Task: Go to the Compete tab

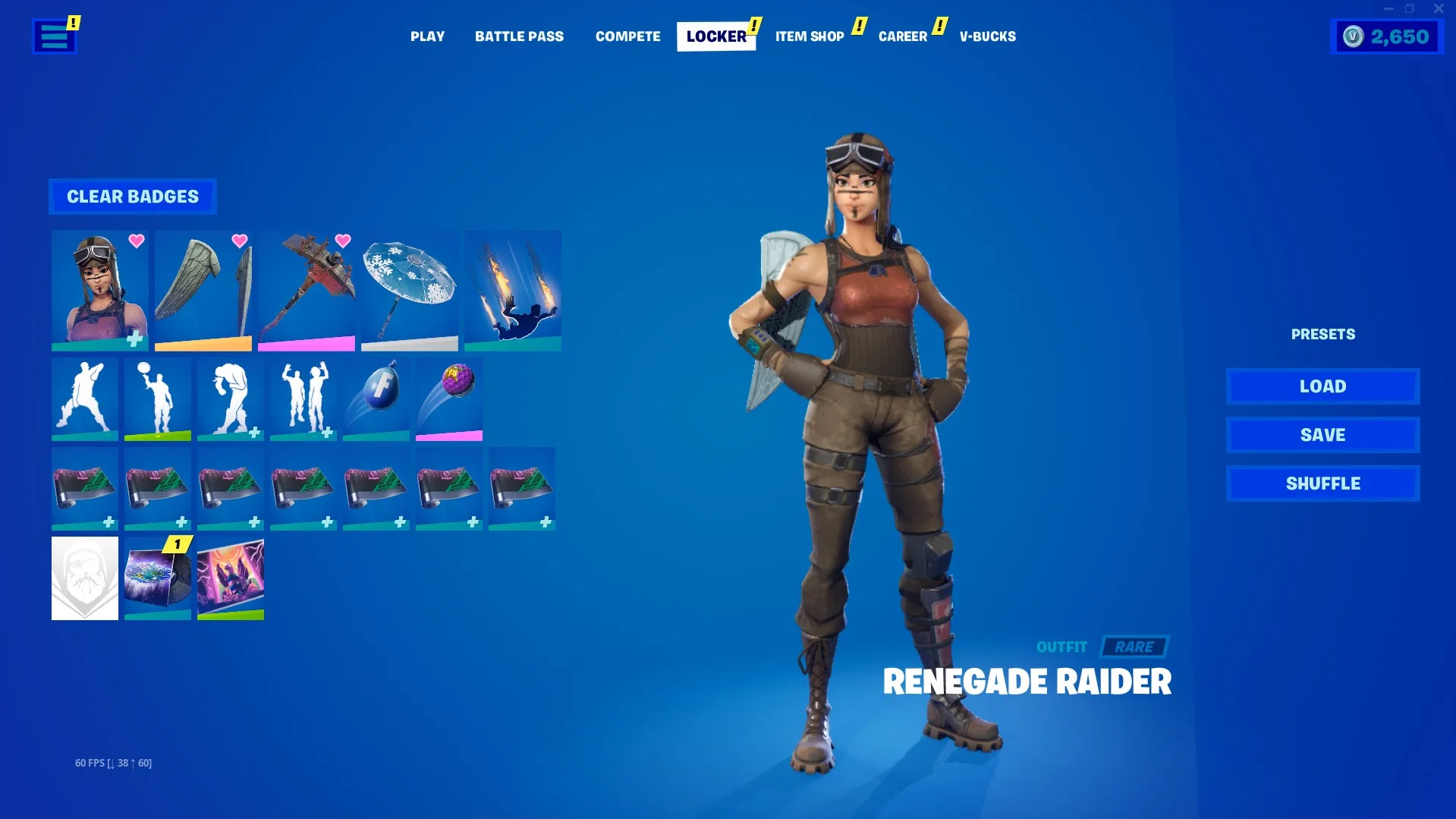Action: point(627,36)
